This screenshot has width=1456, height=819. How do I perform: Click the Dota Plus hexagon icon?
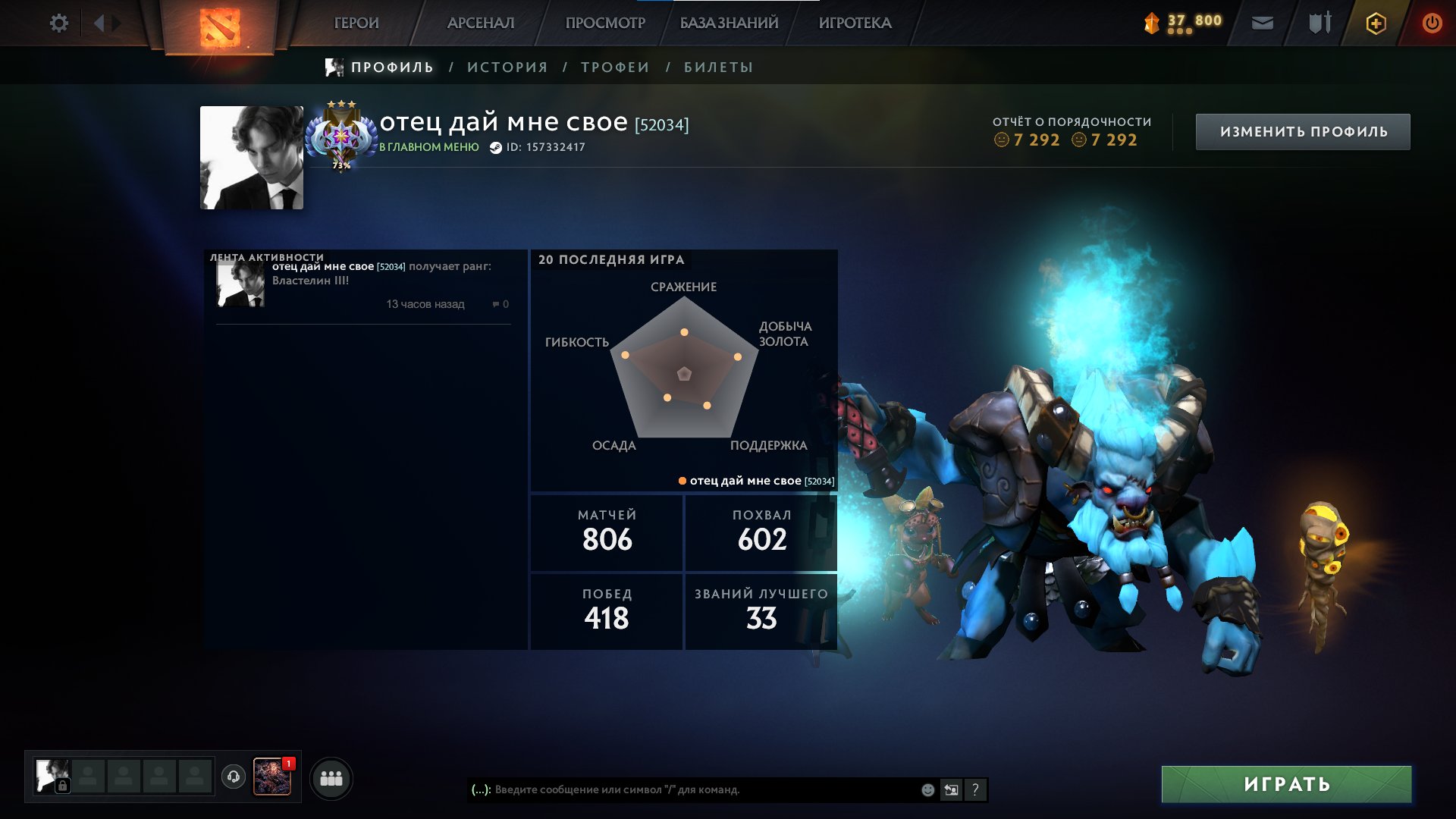(x=1376, y=24)
